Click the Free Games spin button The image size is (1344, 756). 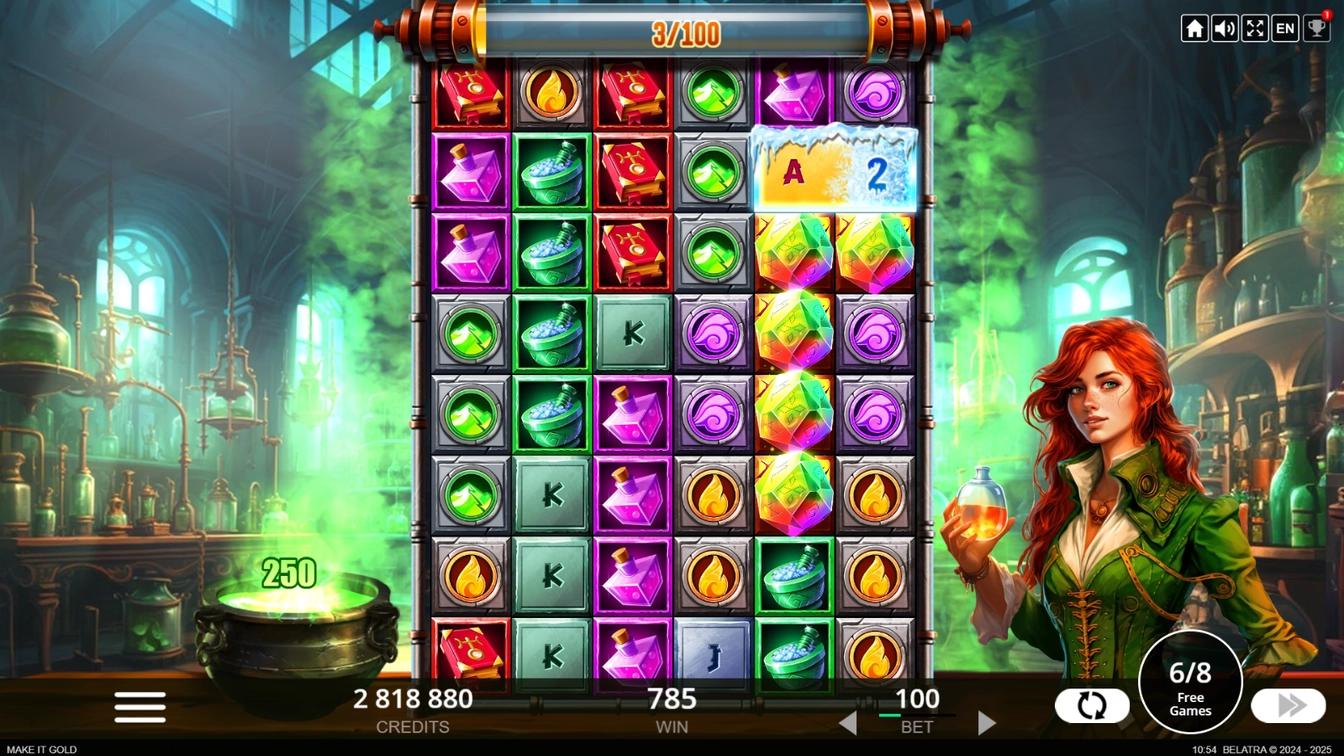1190,684
